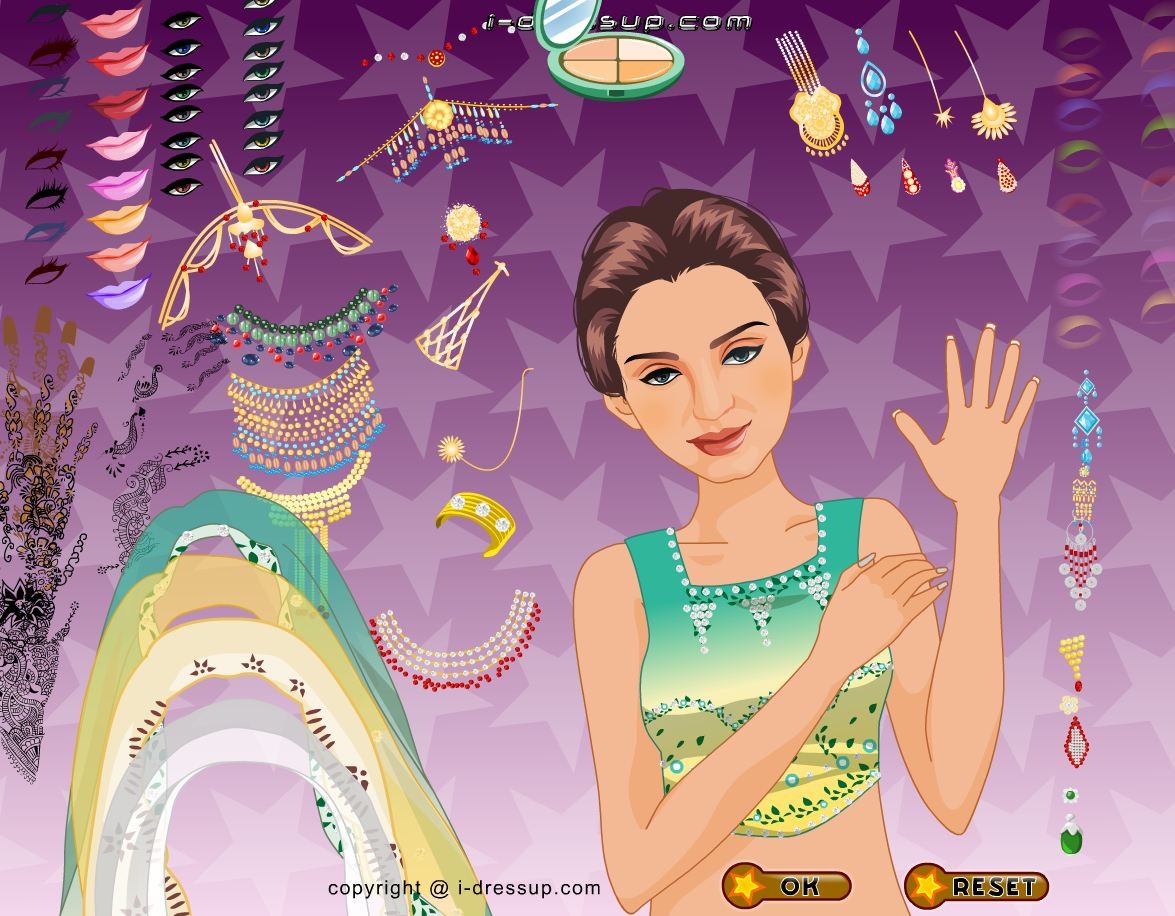Viewport: 1175px width, 916px height.
Task: Select the red diamond-shaped pendant
Action: click(x=1075, y=741)
